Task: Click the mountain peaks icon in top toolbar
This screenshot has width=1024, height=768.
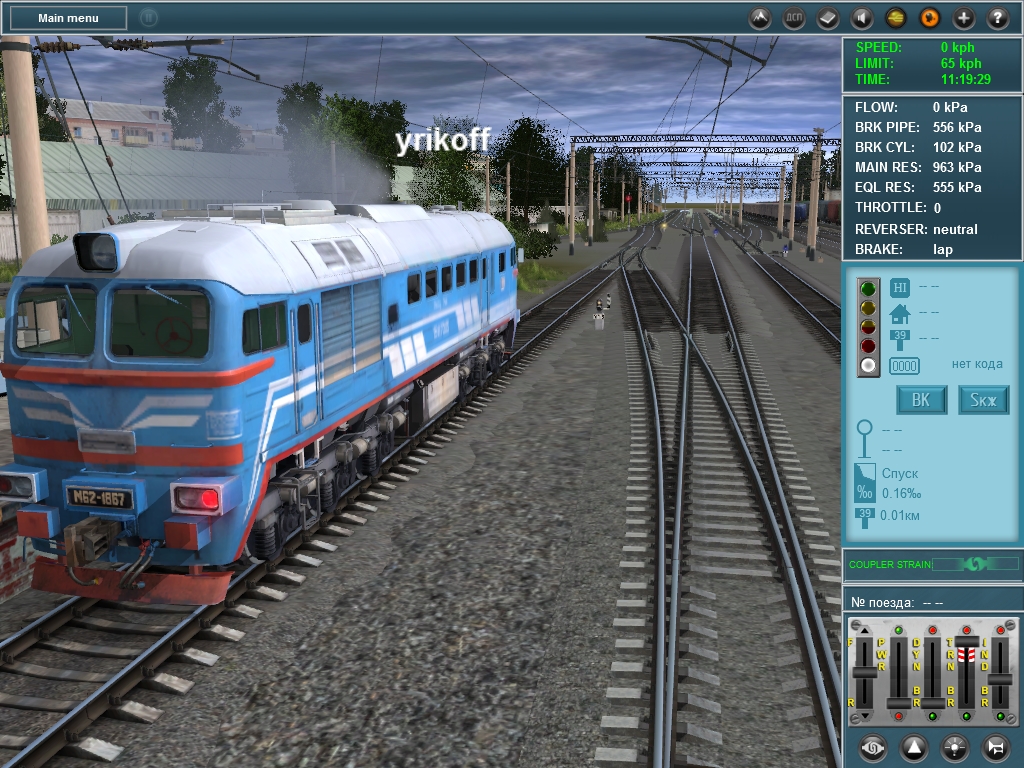Action: pos(760,18)
